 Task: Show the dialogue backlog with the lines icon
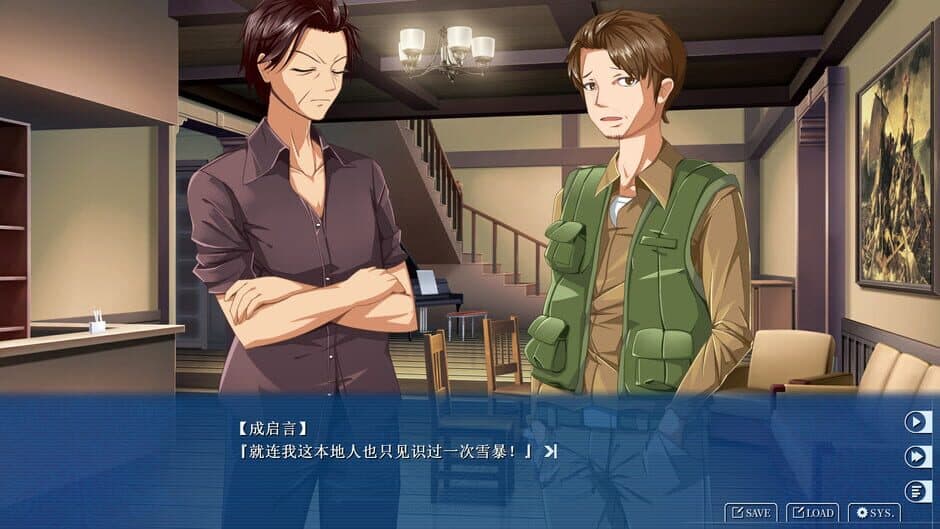pos(917,491)
